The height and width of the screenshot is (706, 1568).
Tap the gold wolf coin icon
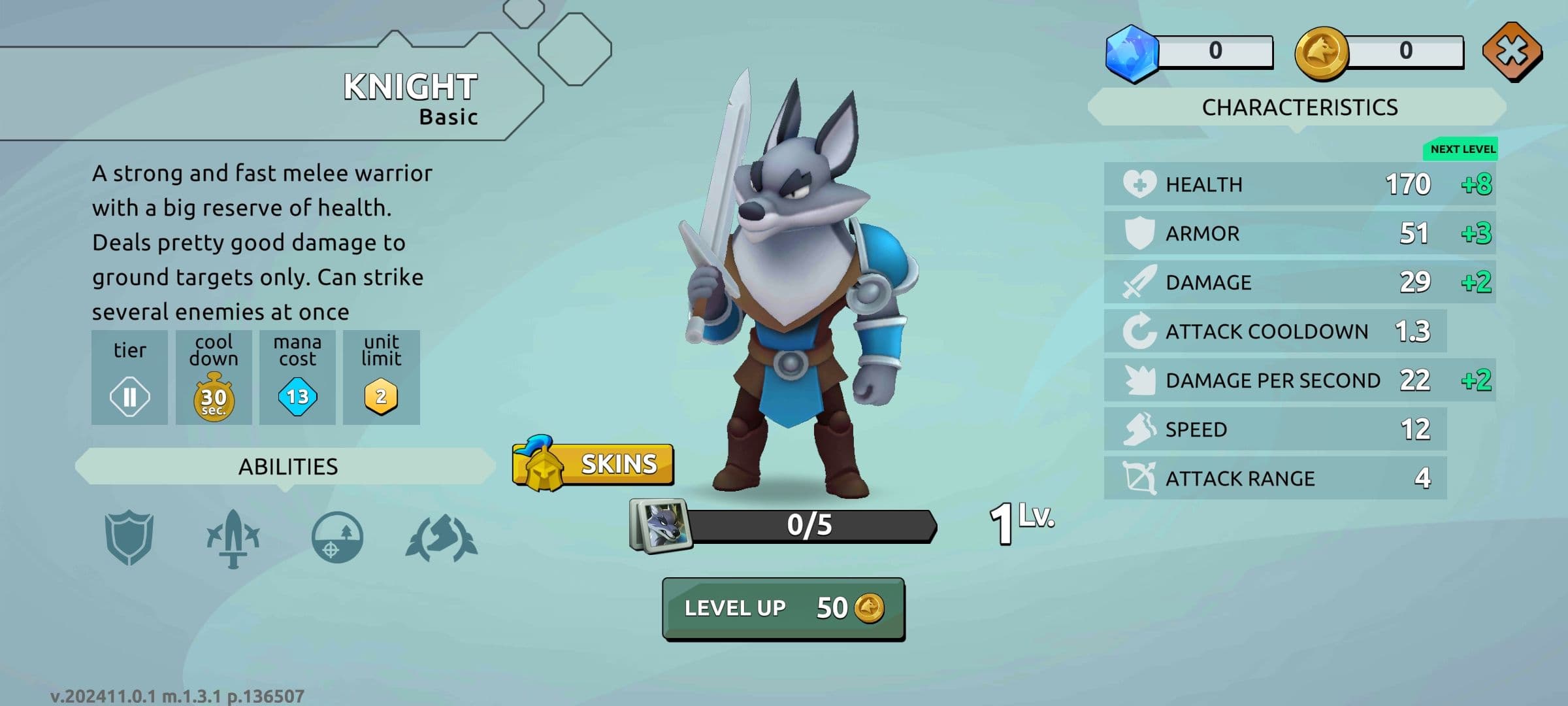click(x=1321, y=53)
